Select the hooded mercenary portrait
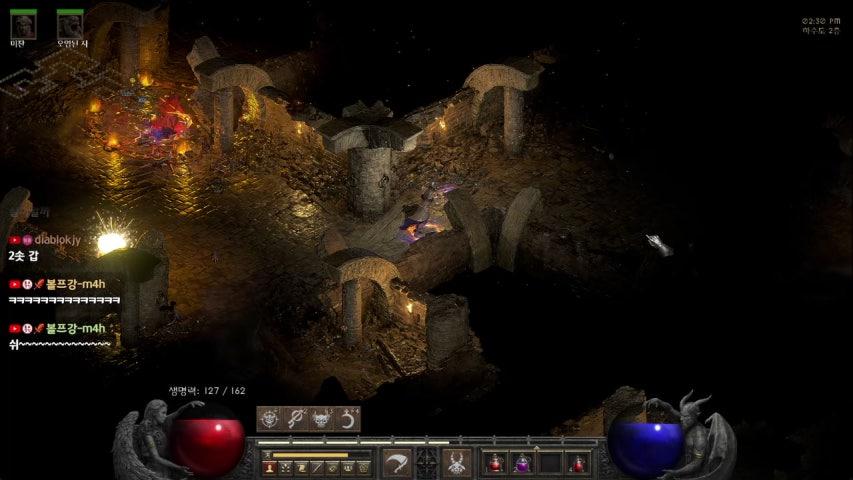This screenshot has width=853, height=480. [23, 23]
